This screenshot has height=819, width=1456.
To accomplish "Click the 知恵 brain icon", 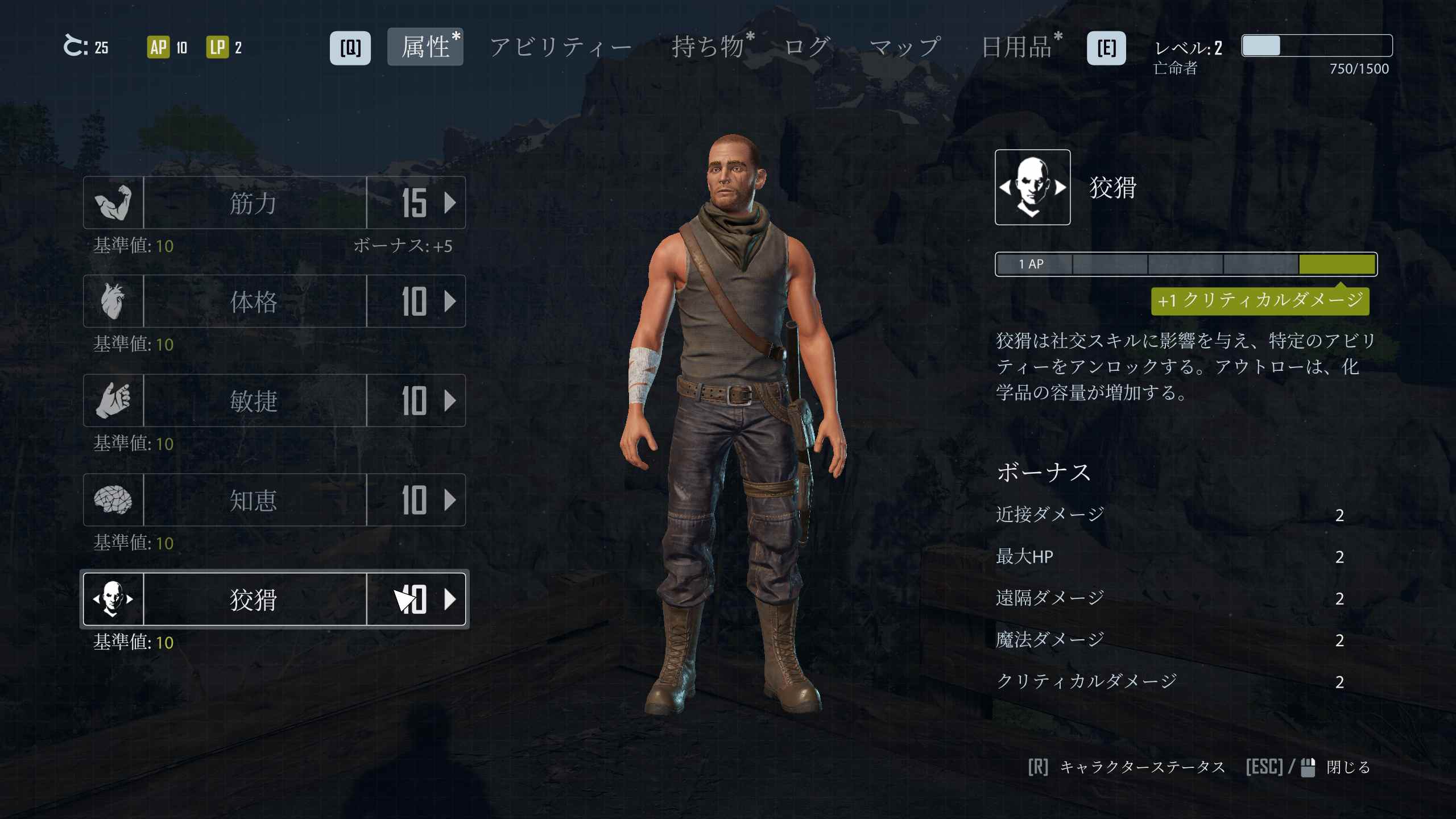I will click(x=113, y=500).
